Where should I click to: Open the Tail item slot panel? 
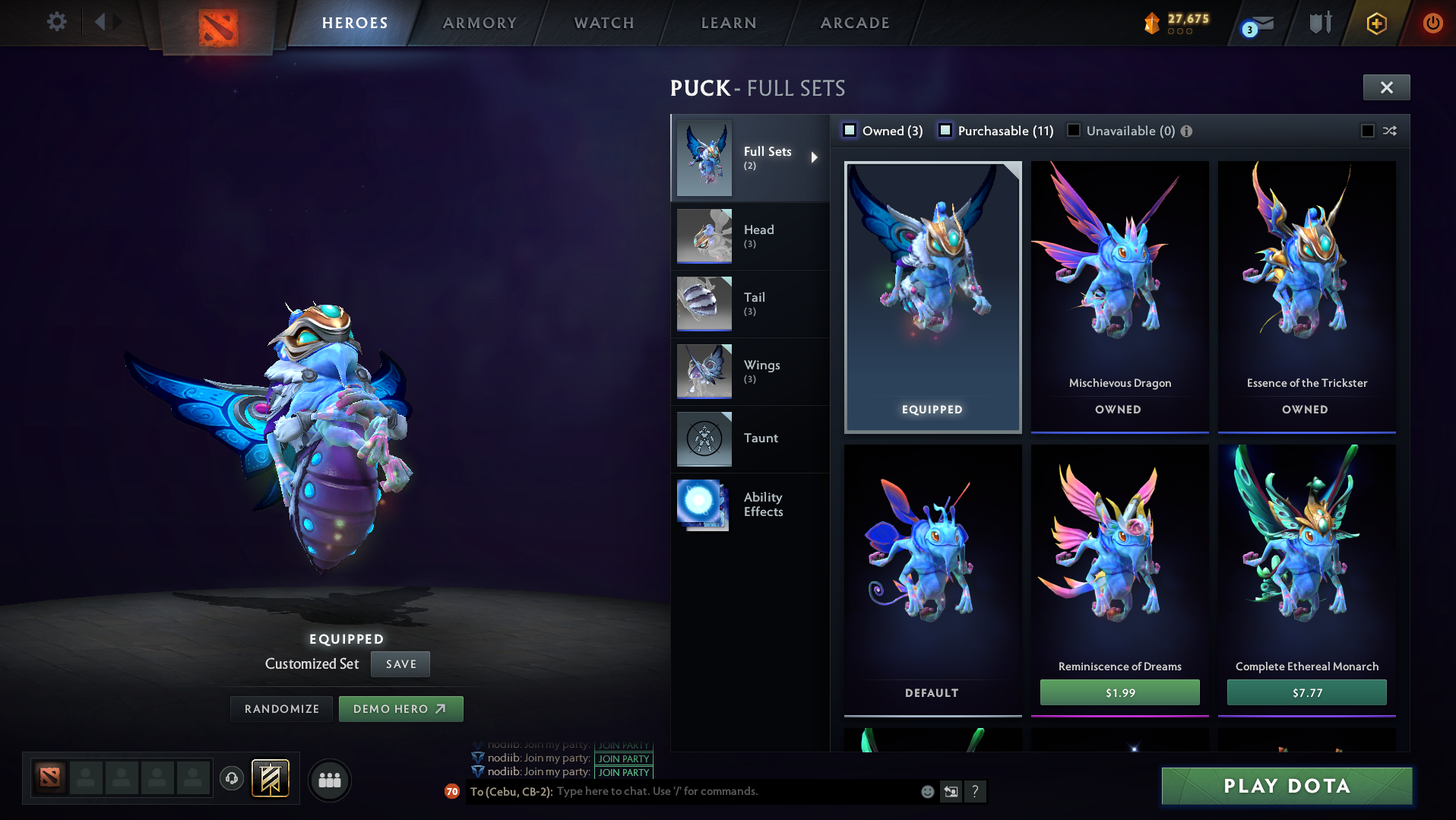(704, 303)
